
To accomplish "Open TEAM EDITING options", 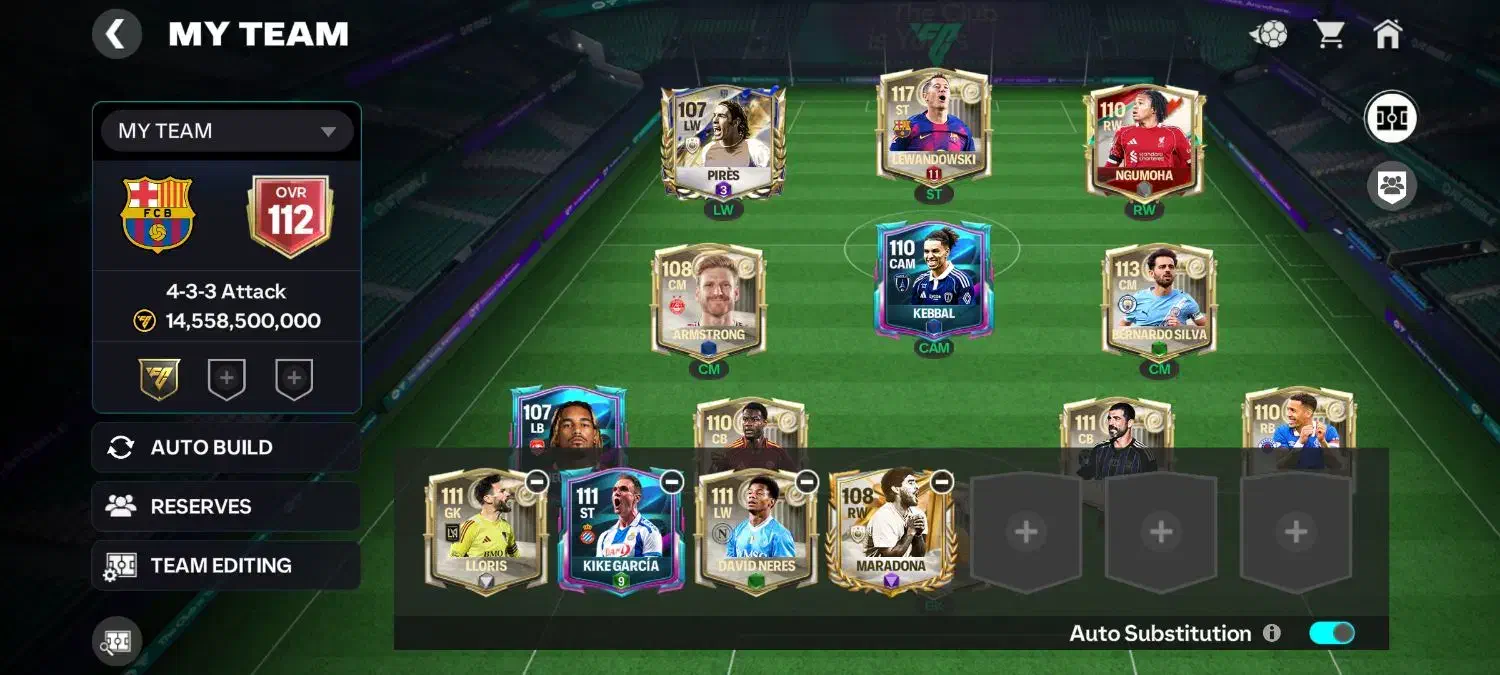I will (x=226, y=565).
